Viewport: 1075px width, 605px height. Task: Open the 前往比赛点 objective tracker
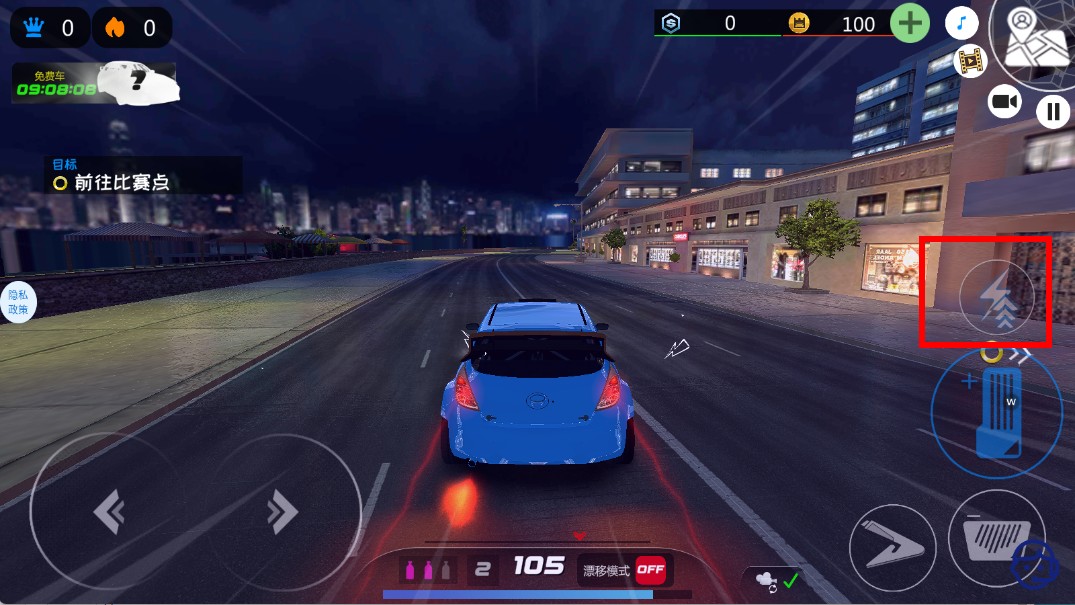pyautogui.click(x=145, y=175)
